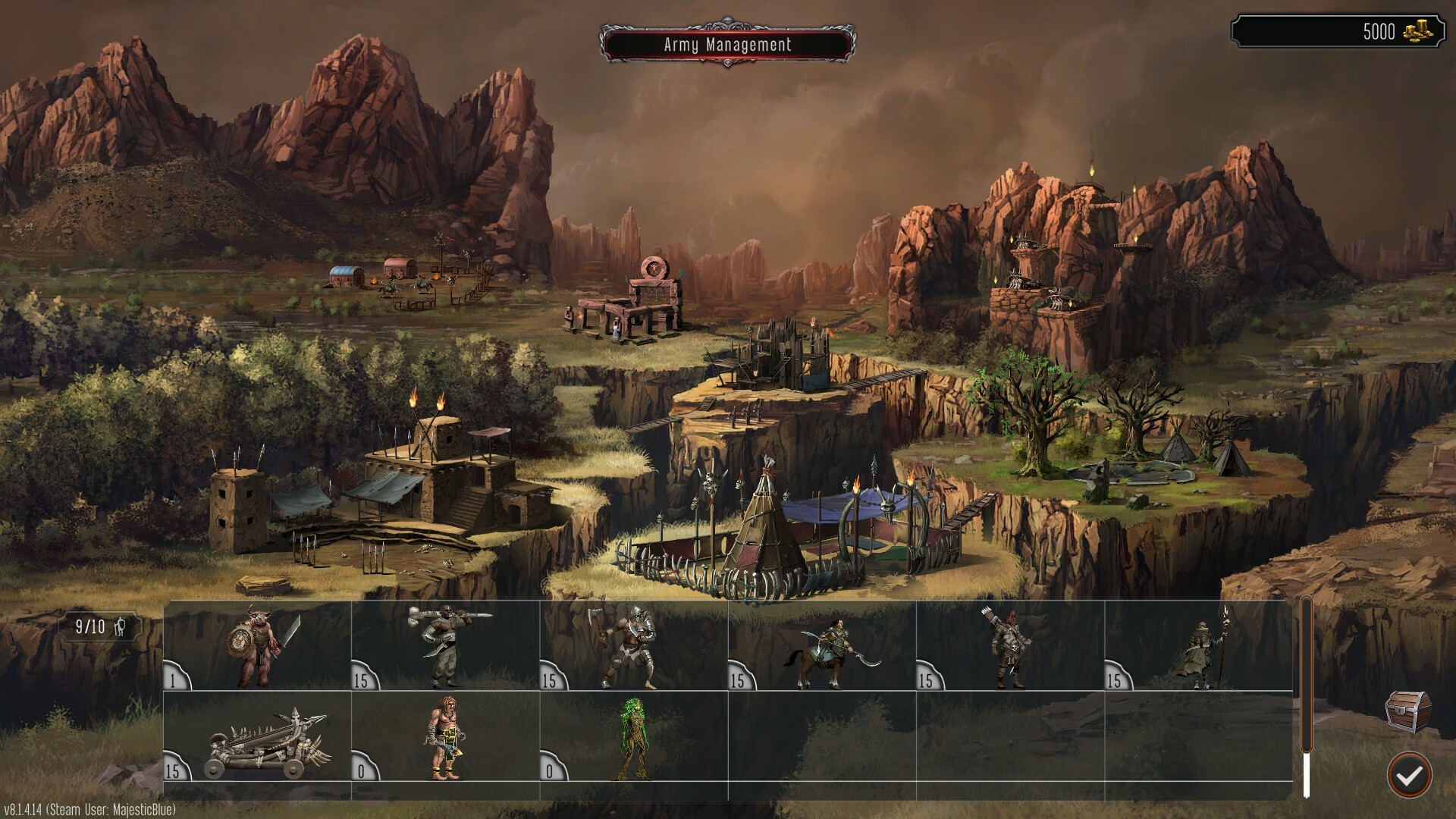1456x819 pixels.
Task: Select the bone ballista war machine
Action: (258, 737)
